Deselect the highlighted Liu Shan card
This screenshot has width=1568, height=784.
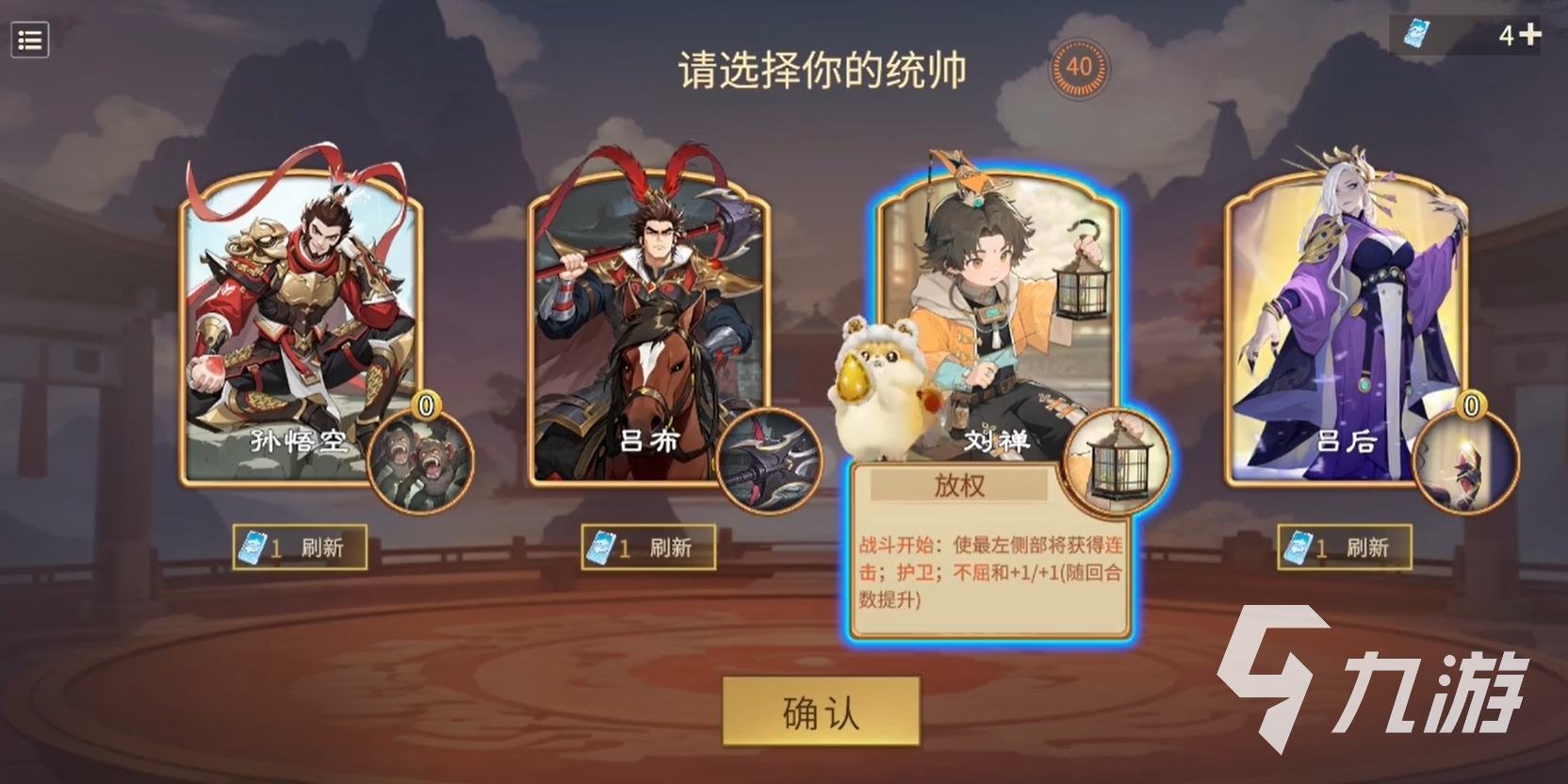[x=999, y=283]
